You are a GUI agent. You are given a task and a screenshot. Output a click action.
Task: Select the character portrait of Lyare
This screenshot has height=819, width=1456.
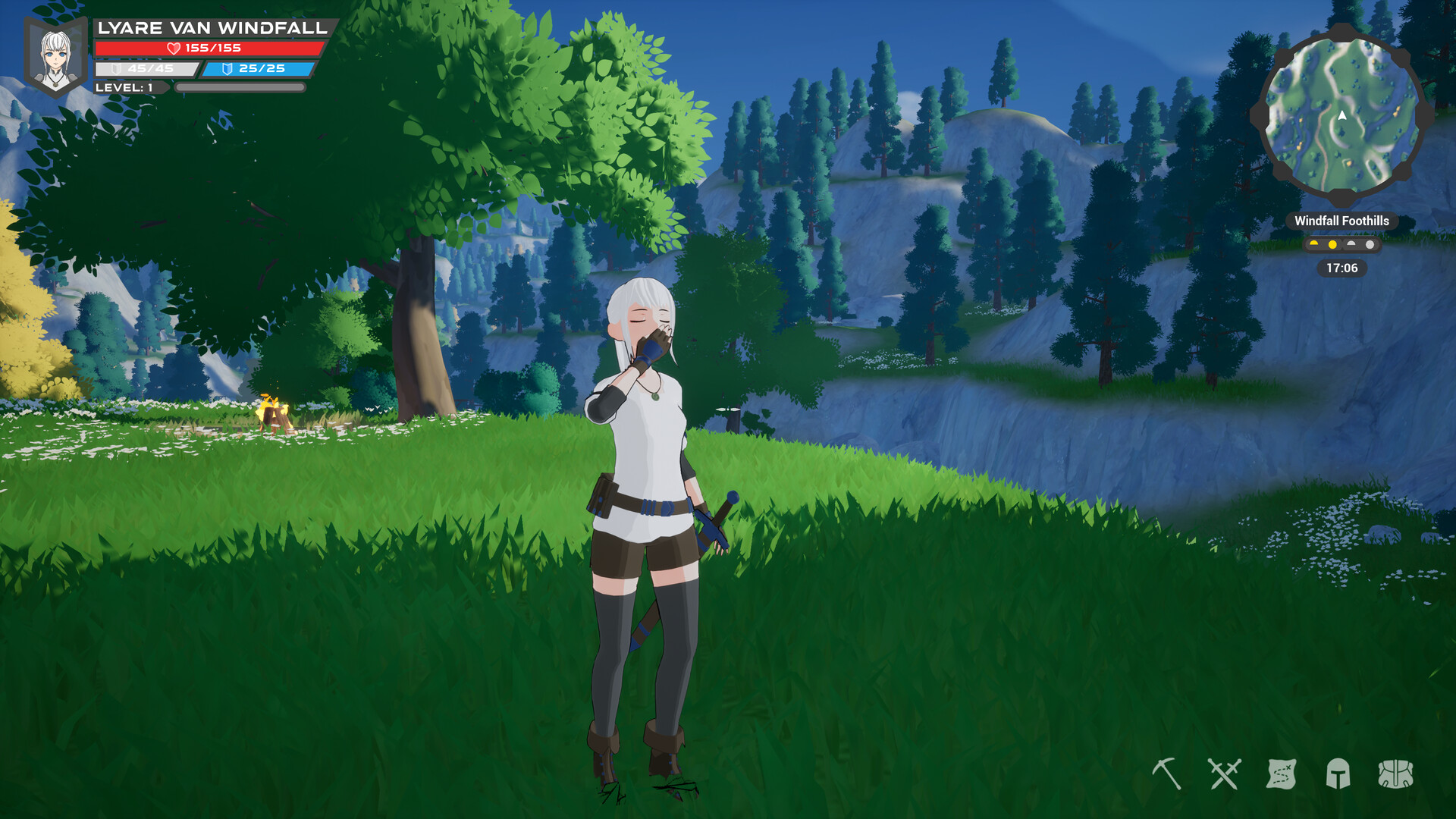tap(55, 53)
